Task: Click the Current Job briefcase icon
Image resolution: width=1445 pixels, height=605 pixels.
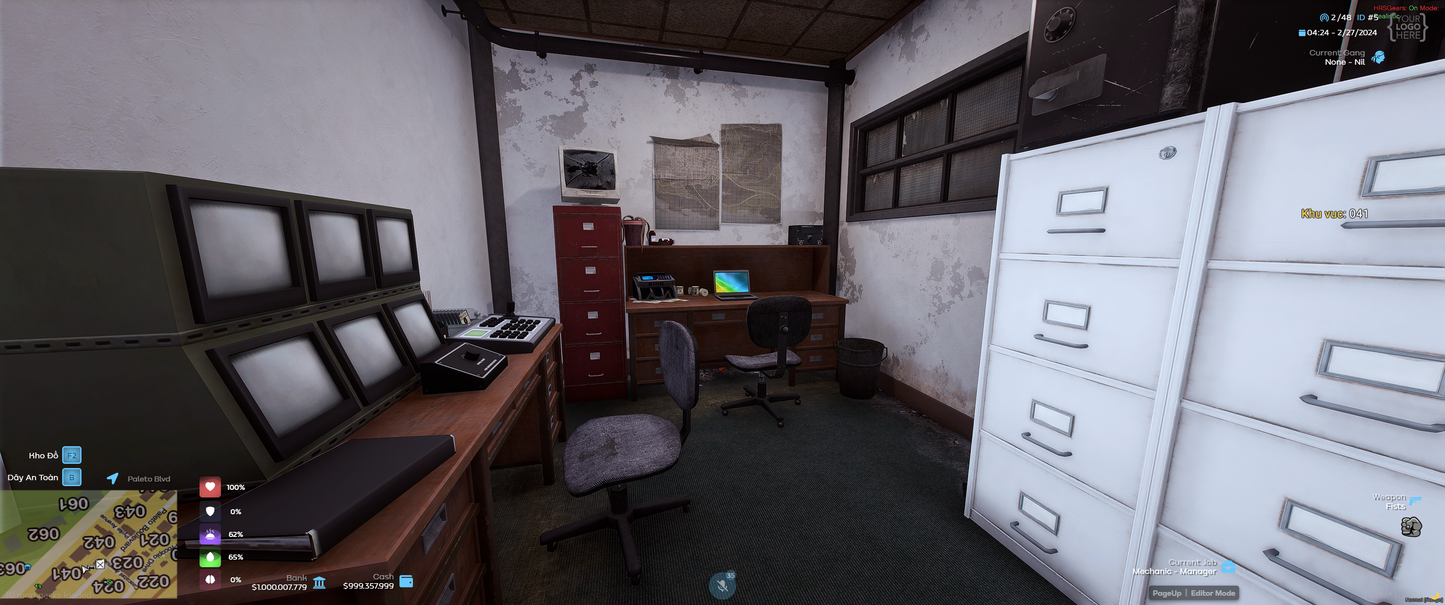Action: coord(1228,567)
